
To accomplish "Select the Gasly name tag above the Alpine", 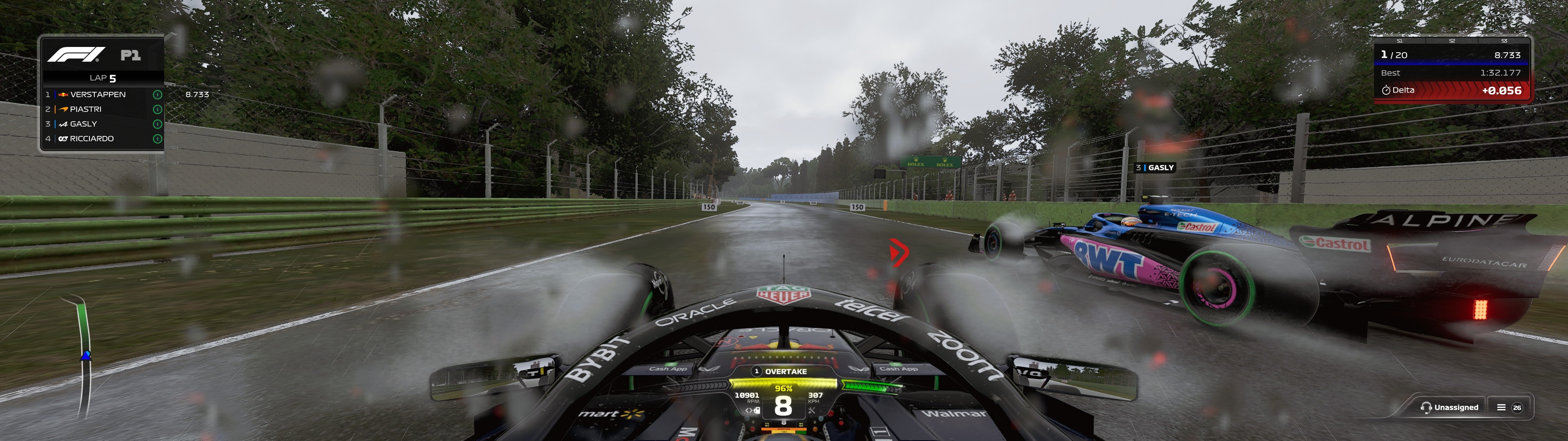I will (x=1155, y=167).
